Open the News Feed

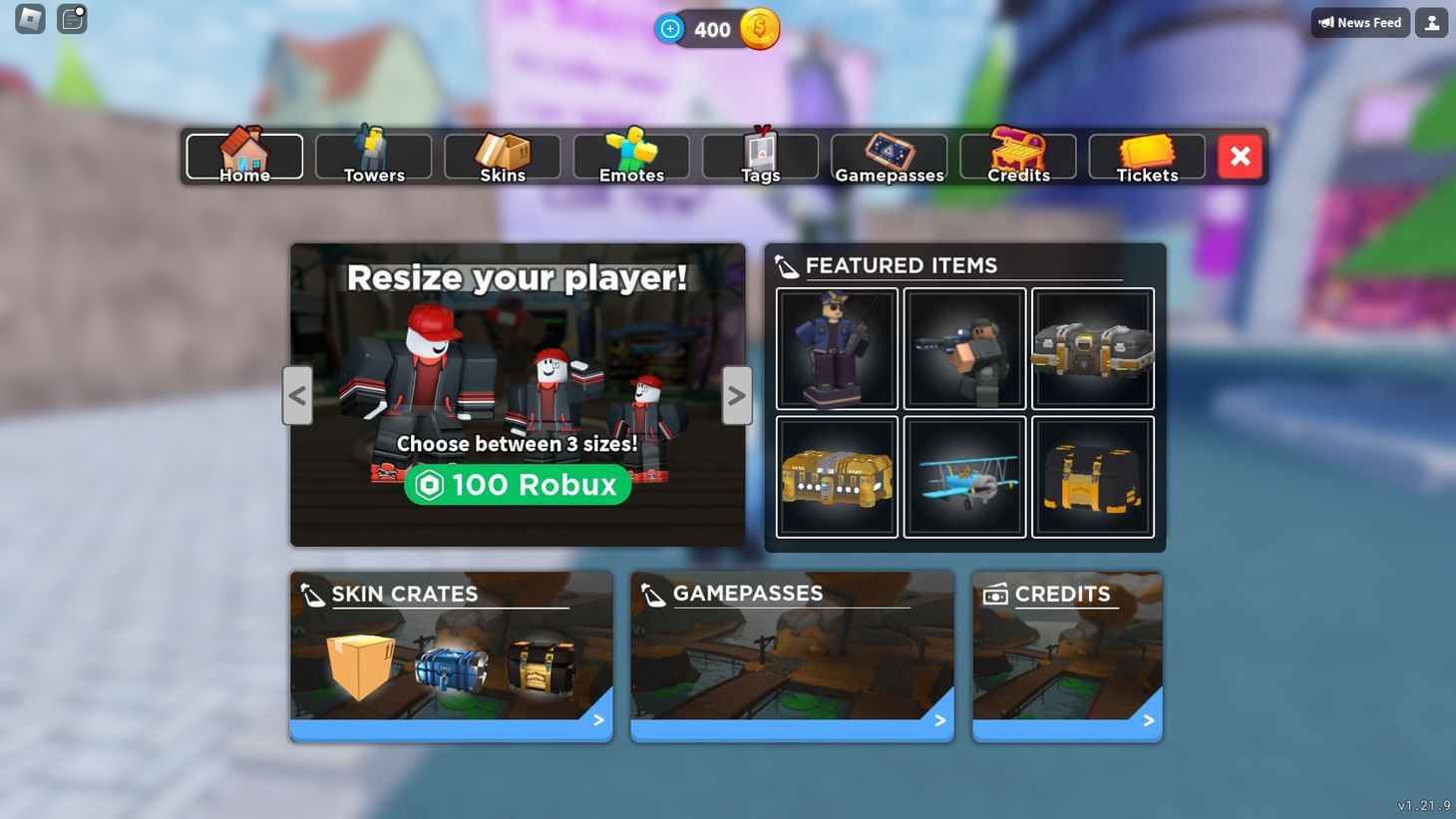1360,21
